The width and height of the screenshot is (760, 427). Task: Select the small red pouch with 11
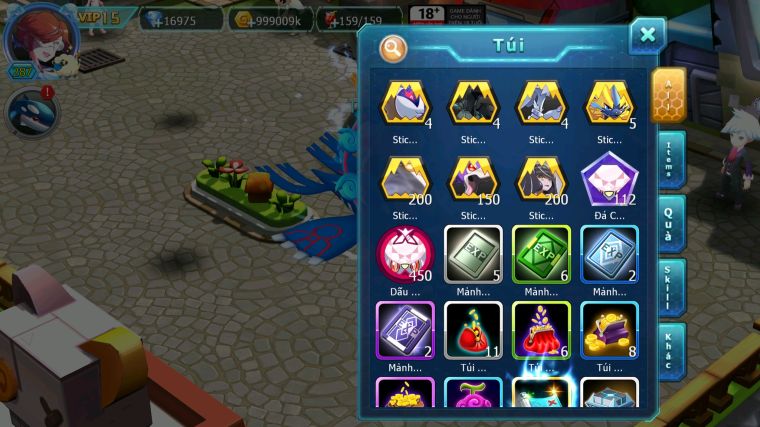472,327
